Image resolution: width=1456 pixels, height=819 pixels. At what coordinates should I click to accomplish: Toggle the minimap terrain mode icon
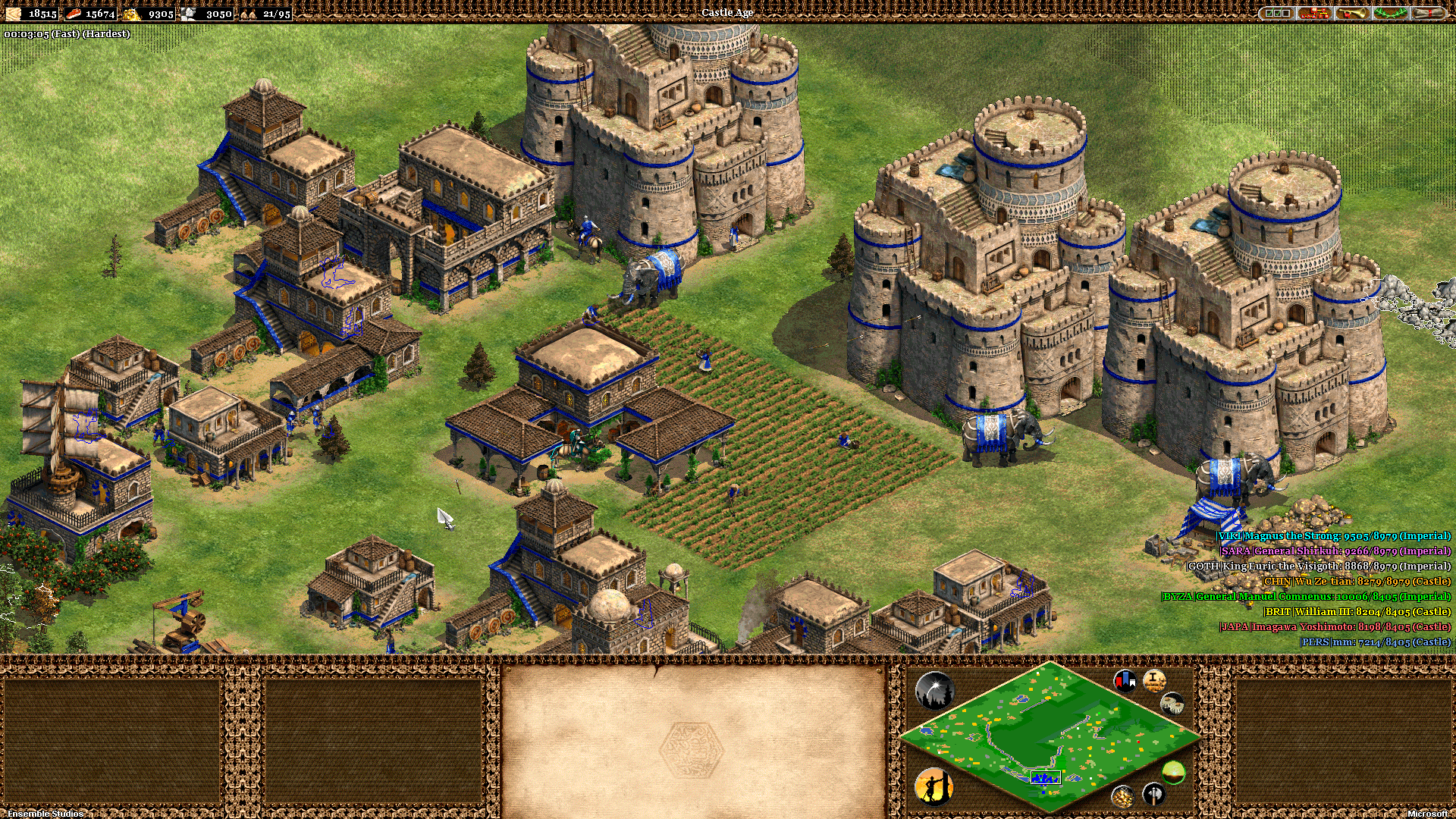pyautogui.click(x=1172, y=703)
